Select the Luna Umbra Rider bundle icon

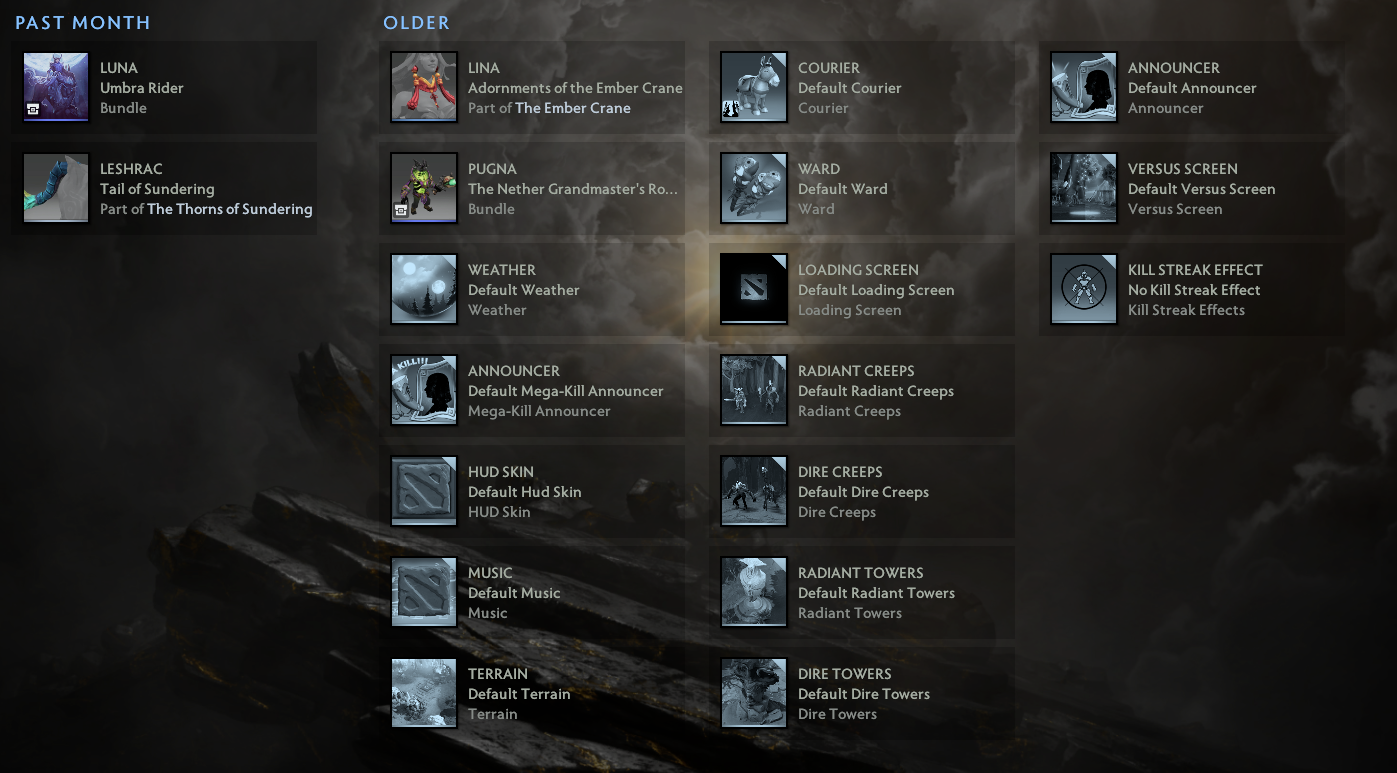55,87
